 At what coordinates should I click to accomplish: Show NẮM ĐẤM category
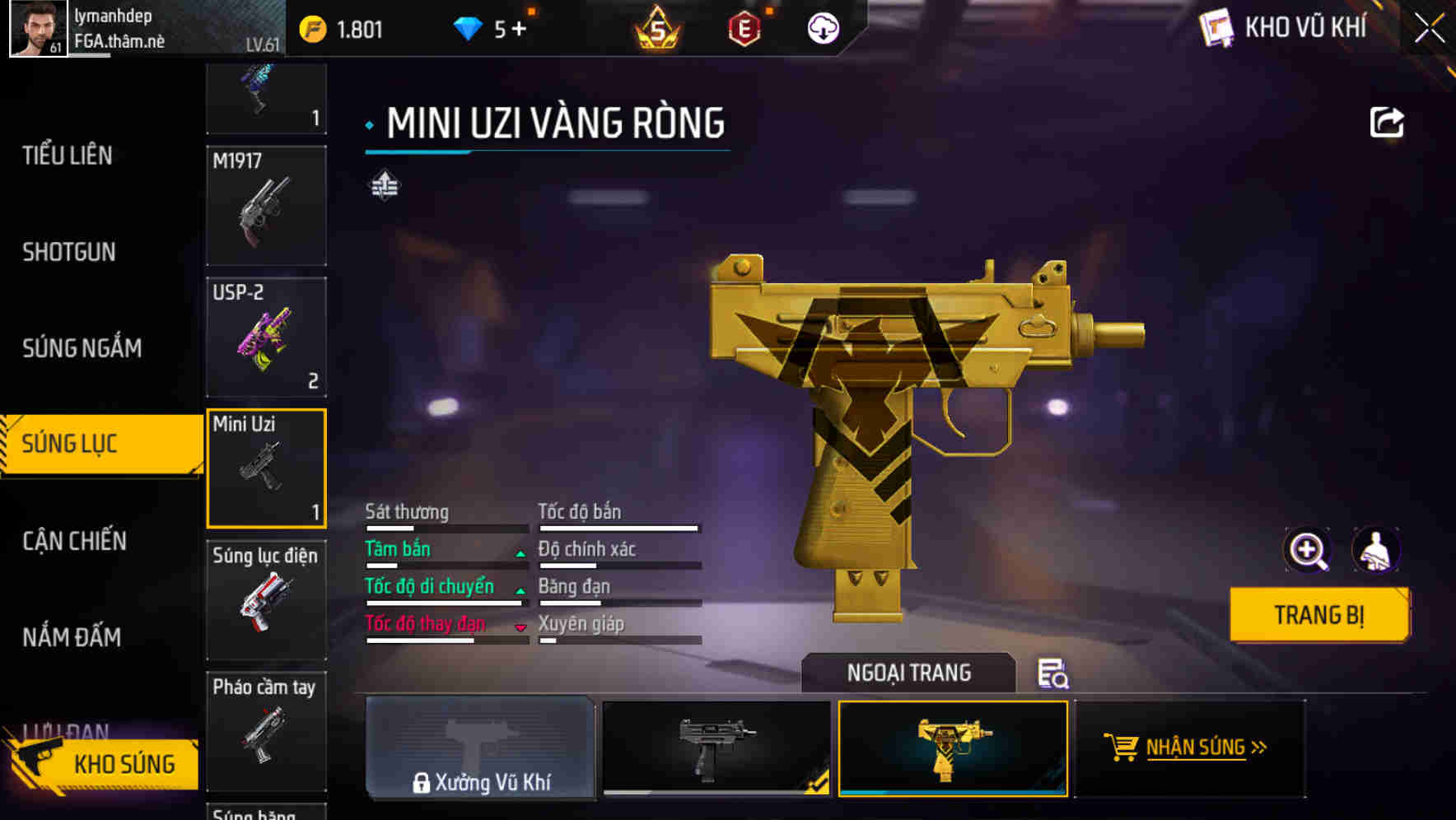(x=72, y=637)
